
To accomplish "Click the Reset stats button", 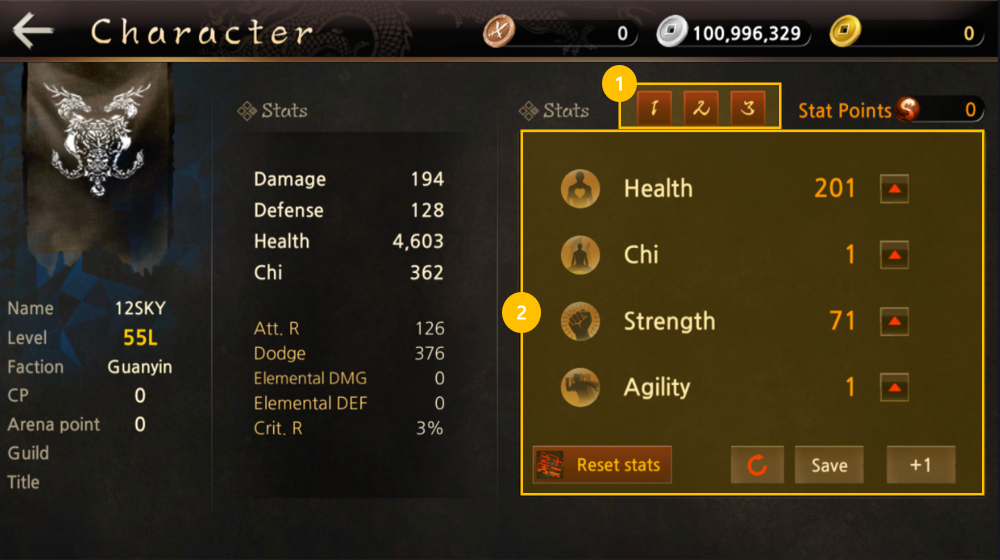I will [602, 465].
